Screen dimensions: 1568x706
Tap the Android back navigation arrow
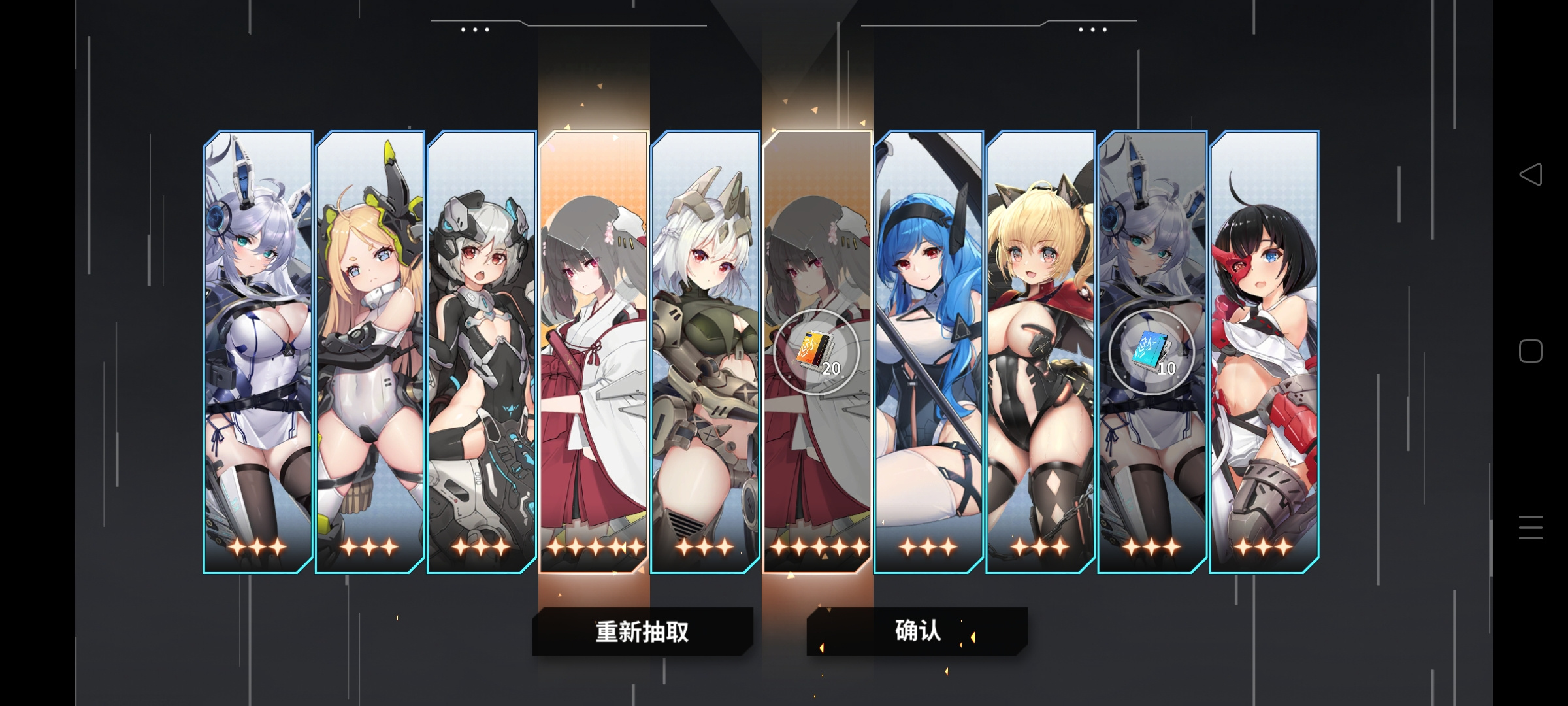[1531, 173]
